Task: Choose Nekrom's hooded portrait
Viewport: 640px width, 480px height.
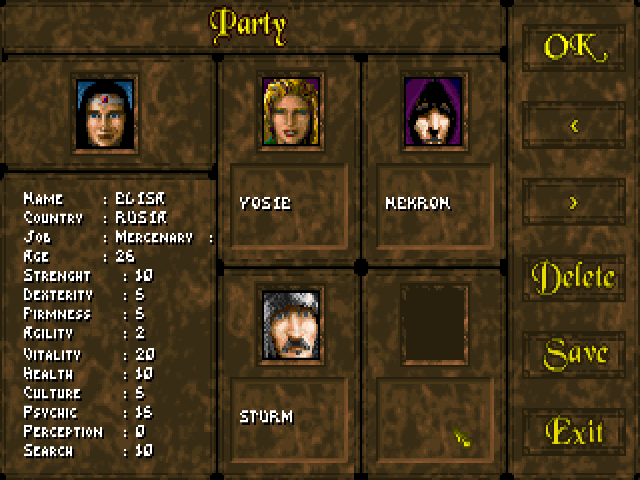Action: tap(434, 110)
